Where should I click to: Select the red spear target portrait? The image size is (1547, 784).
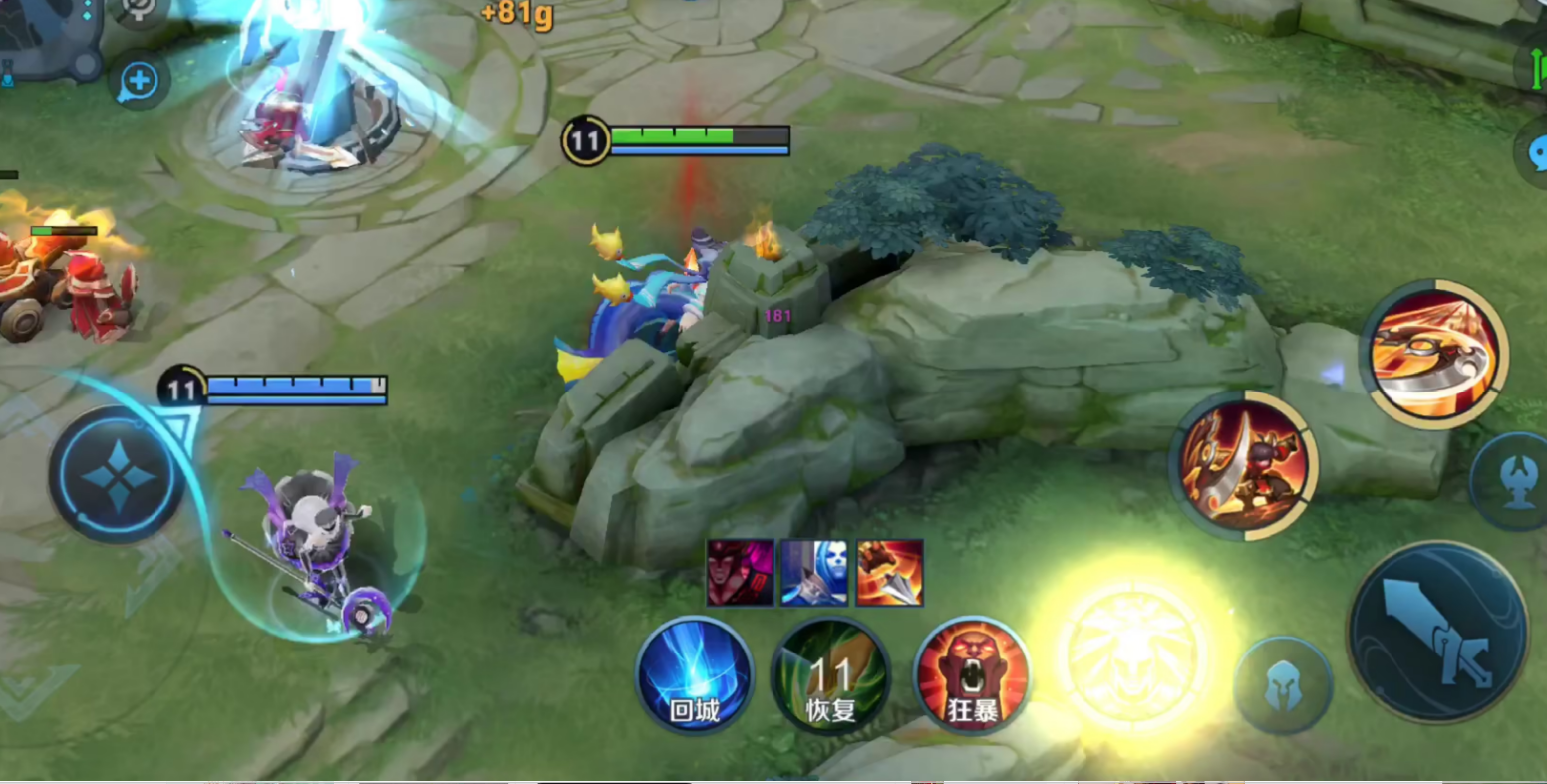[x=889, y=573]
